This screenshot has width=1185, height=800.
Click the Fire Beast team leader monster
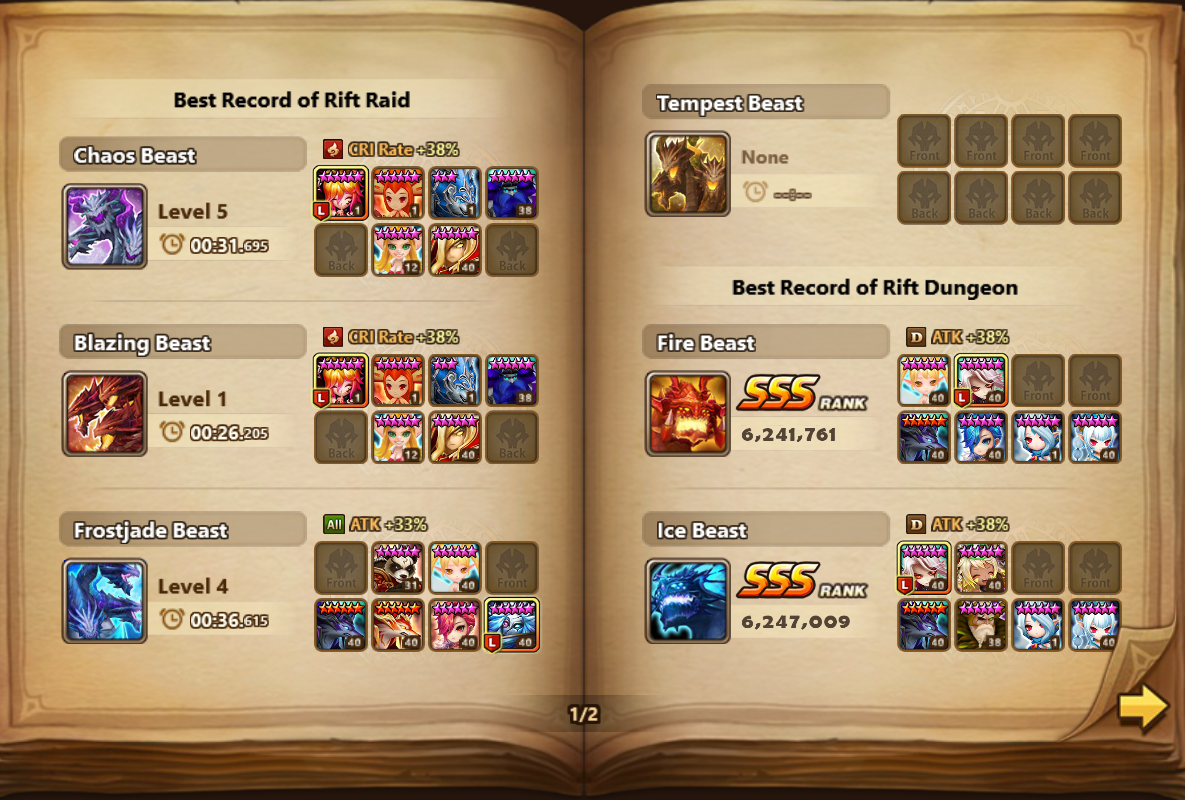click(x=981, y=381)
